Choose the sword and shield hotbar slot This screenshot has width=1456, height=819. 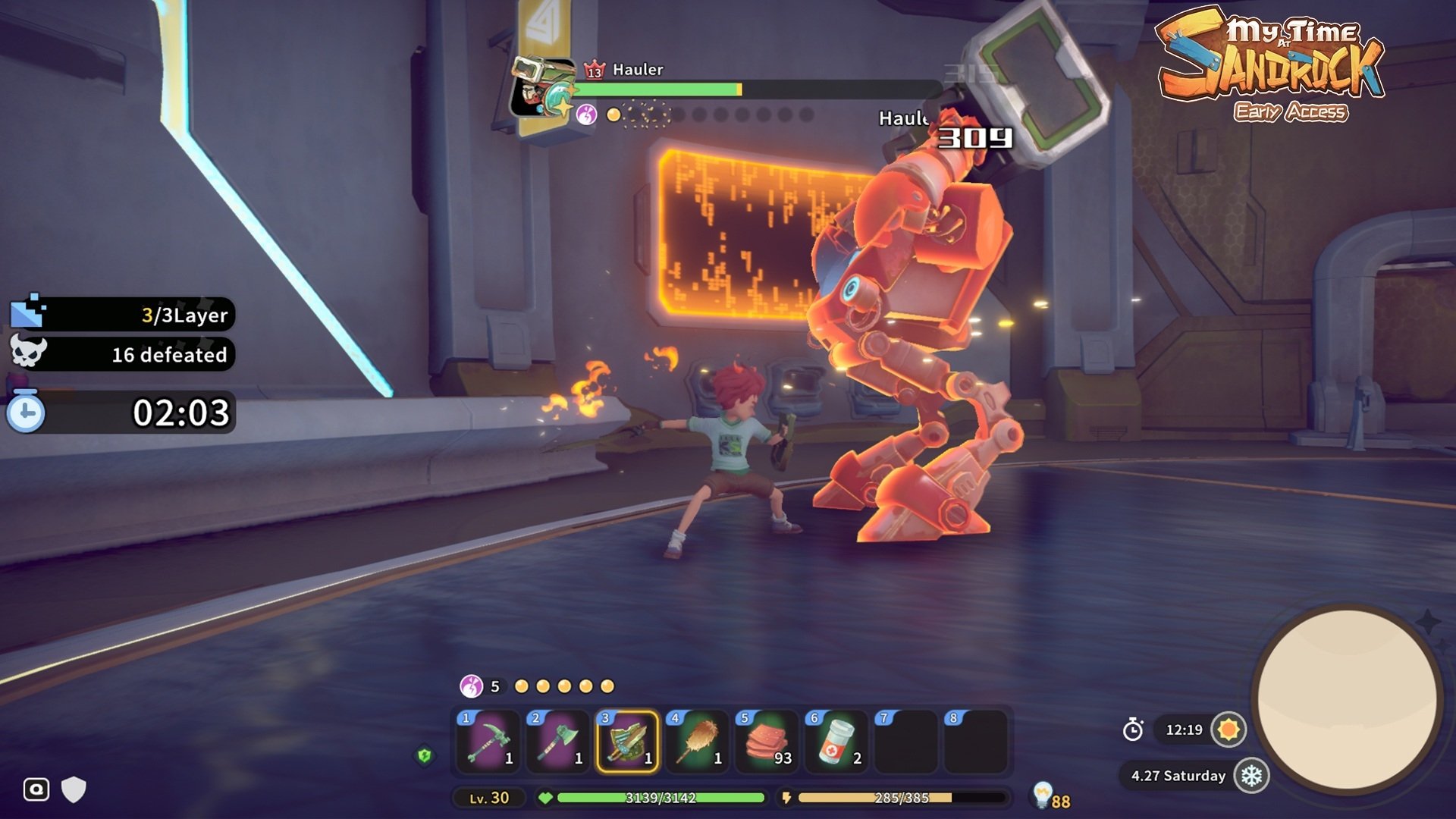coord(628,740)
